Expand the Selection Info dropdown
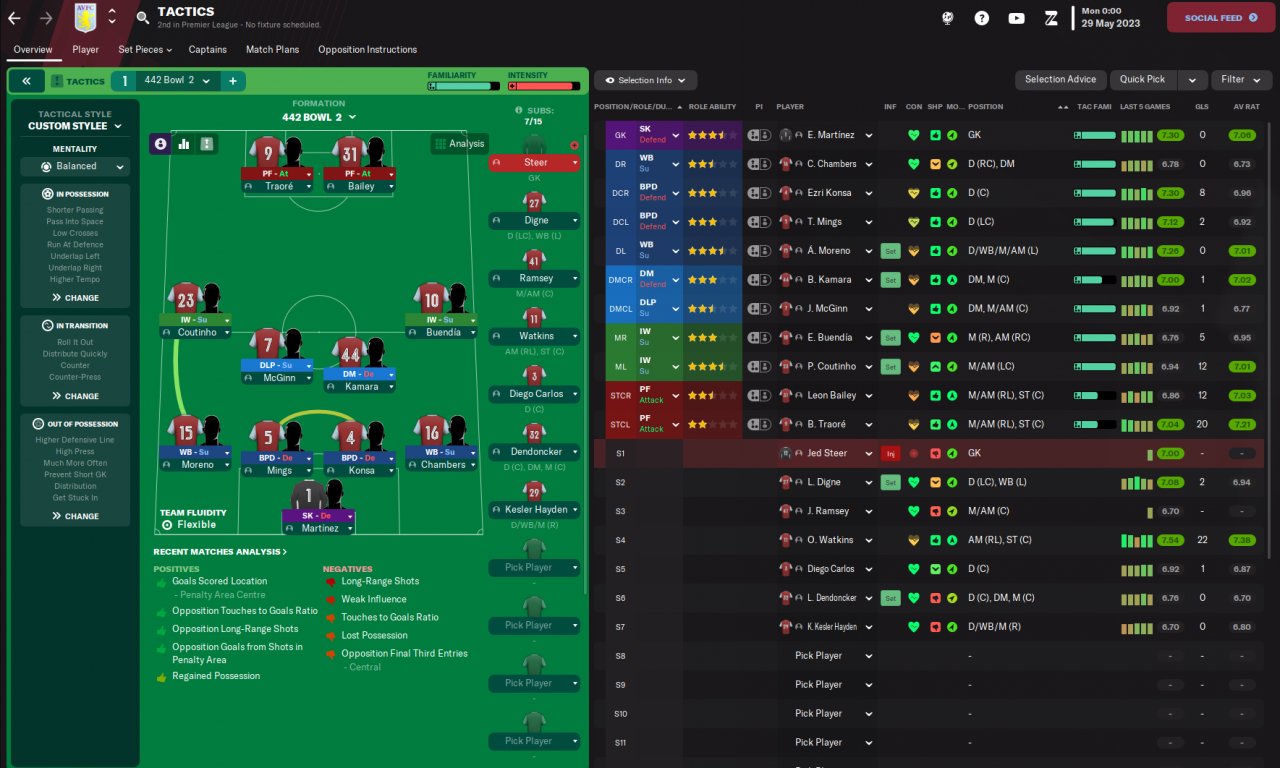1280x768 pixels. 645,80
